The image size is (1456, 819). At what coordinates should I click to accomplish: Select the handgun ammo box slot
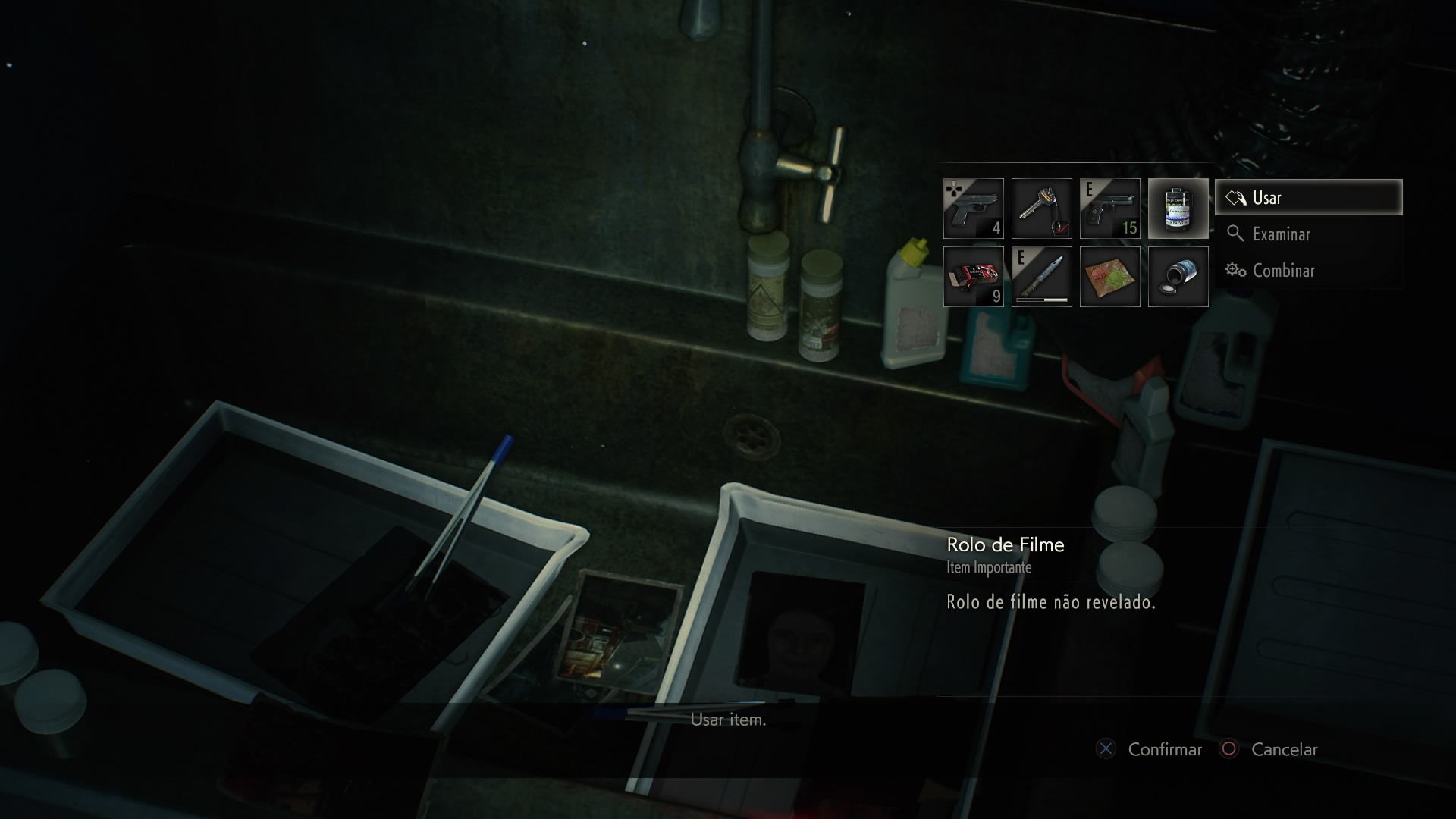(x=974, y=277)
